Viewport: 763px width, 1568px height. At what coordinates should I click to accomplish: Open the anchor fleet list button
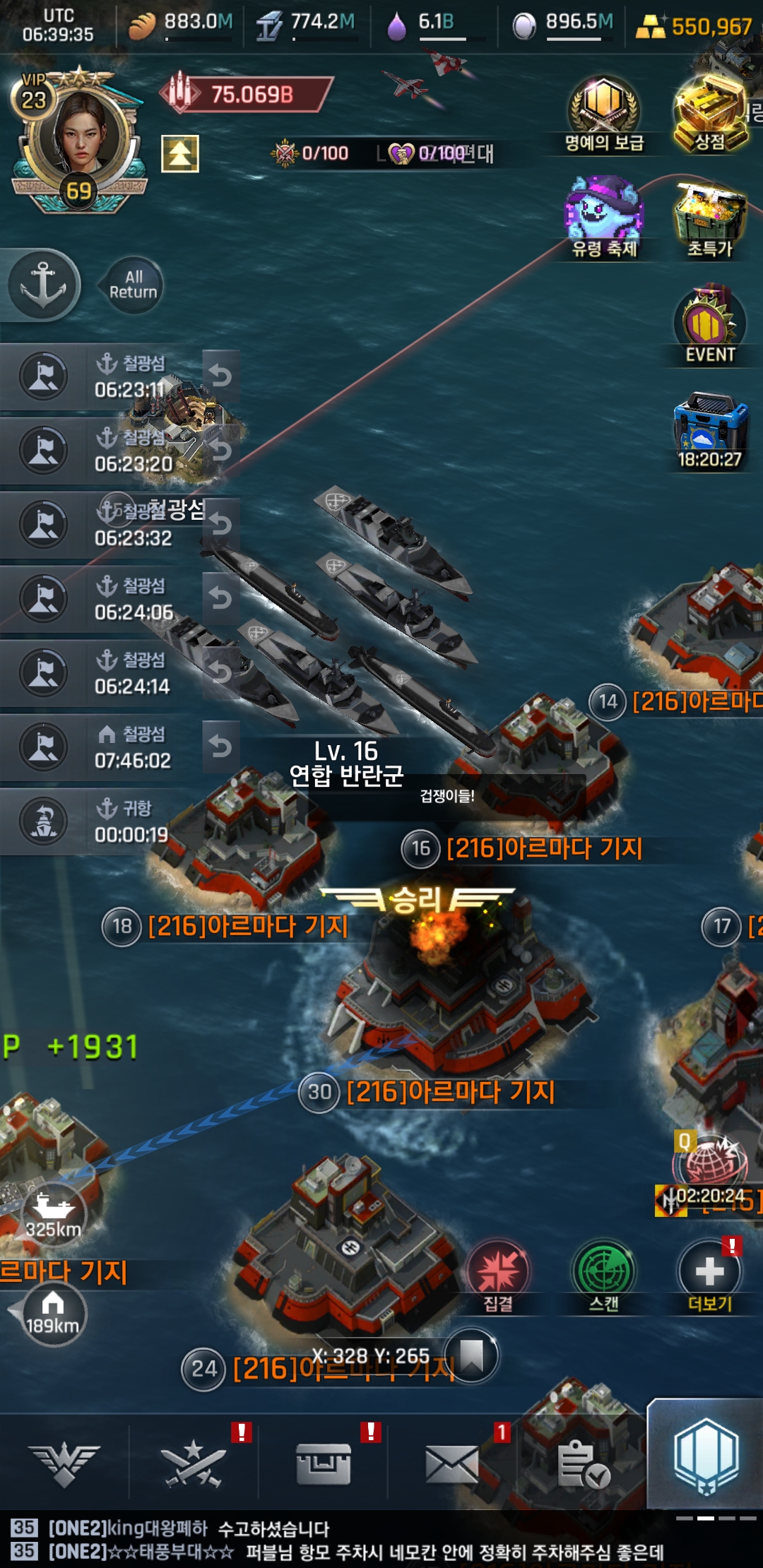[x=43, y=285]
